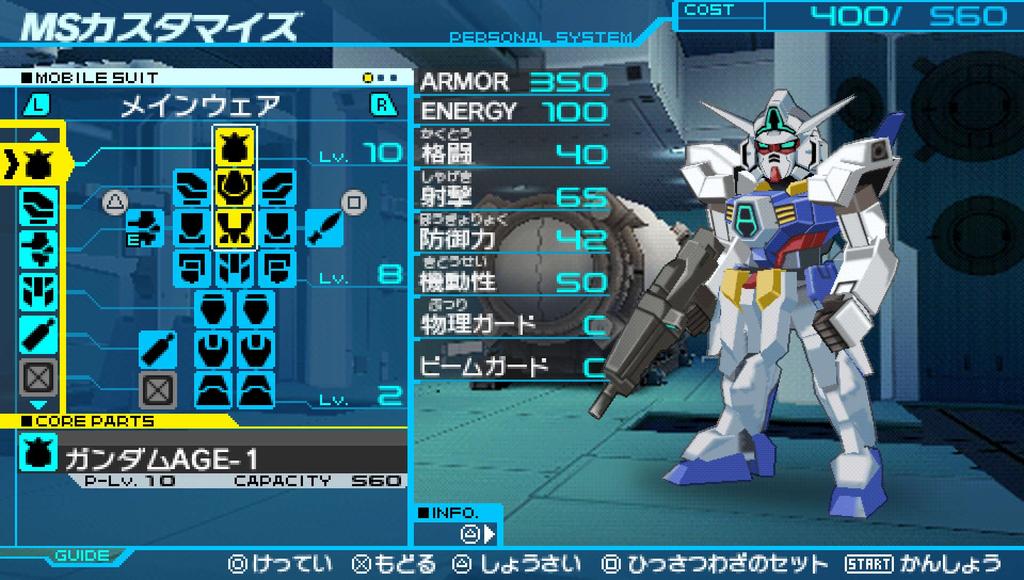The image size is (1024, 580).
Task: Select the rifle weapon category in the sidebar
Action: point(37,246)
